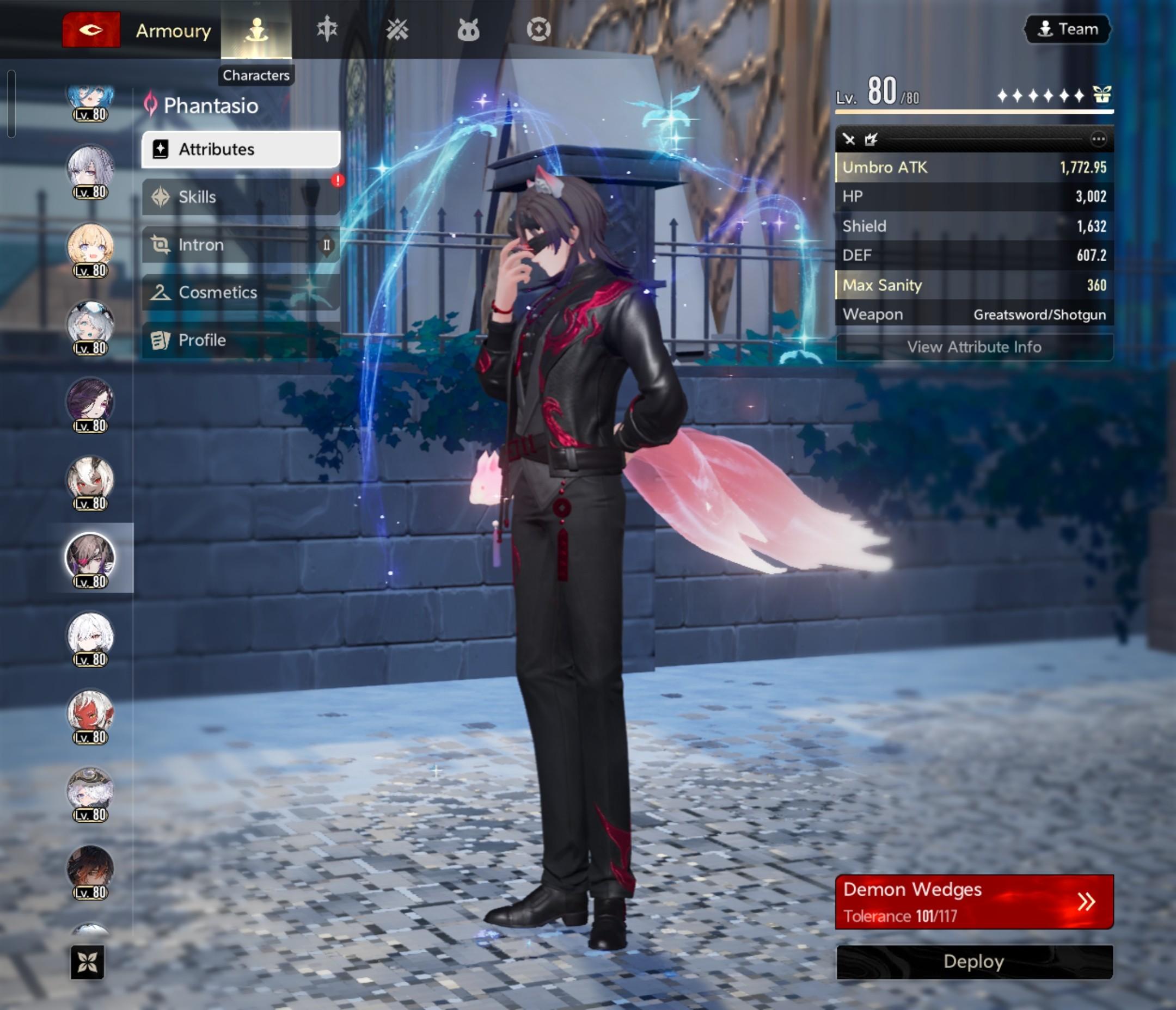Open the circular target icon tab
1176x1010 pixels.
(x=538, y=29)
